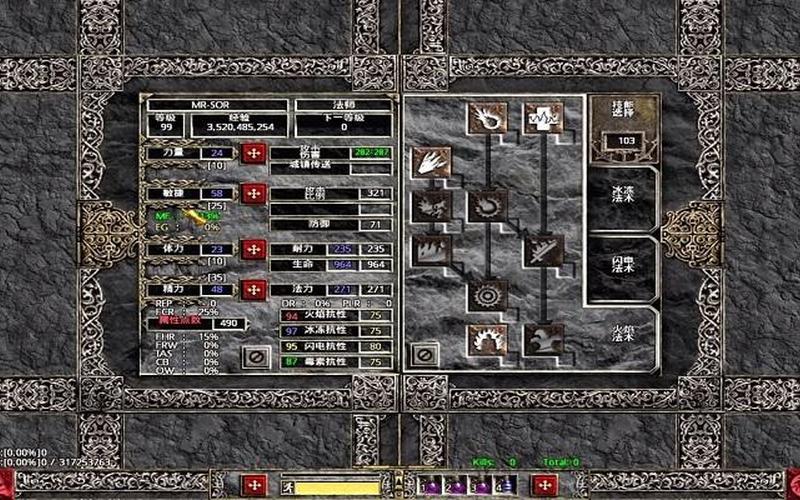Switch to the Cold Spells tab (冰冻法术)
The image size is (800, 500).
(x=624, y=199)
